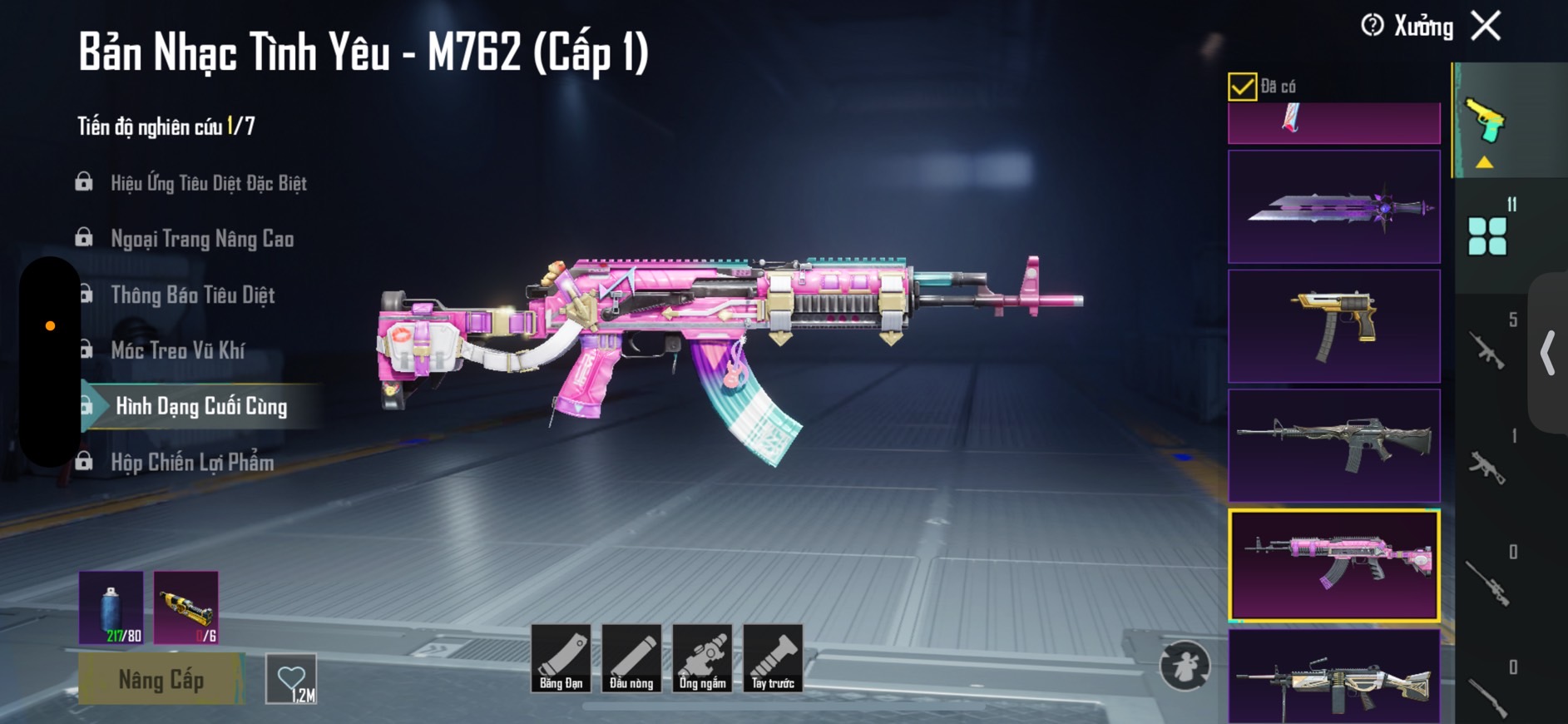This screenshot has width=1568, height=724.
Task: Like the skin with heart button
Action: click(x=291, y=679)
